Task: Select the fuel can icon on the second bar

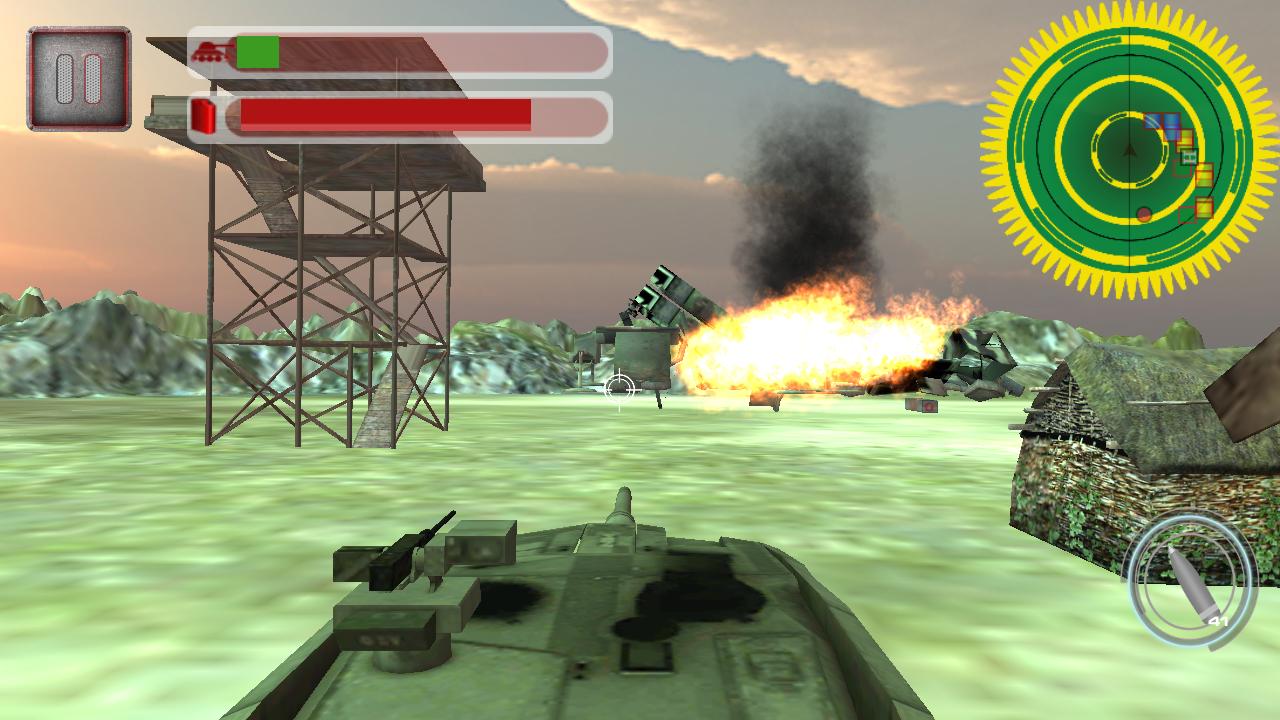Action: point(203,117)
